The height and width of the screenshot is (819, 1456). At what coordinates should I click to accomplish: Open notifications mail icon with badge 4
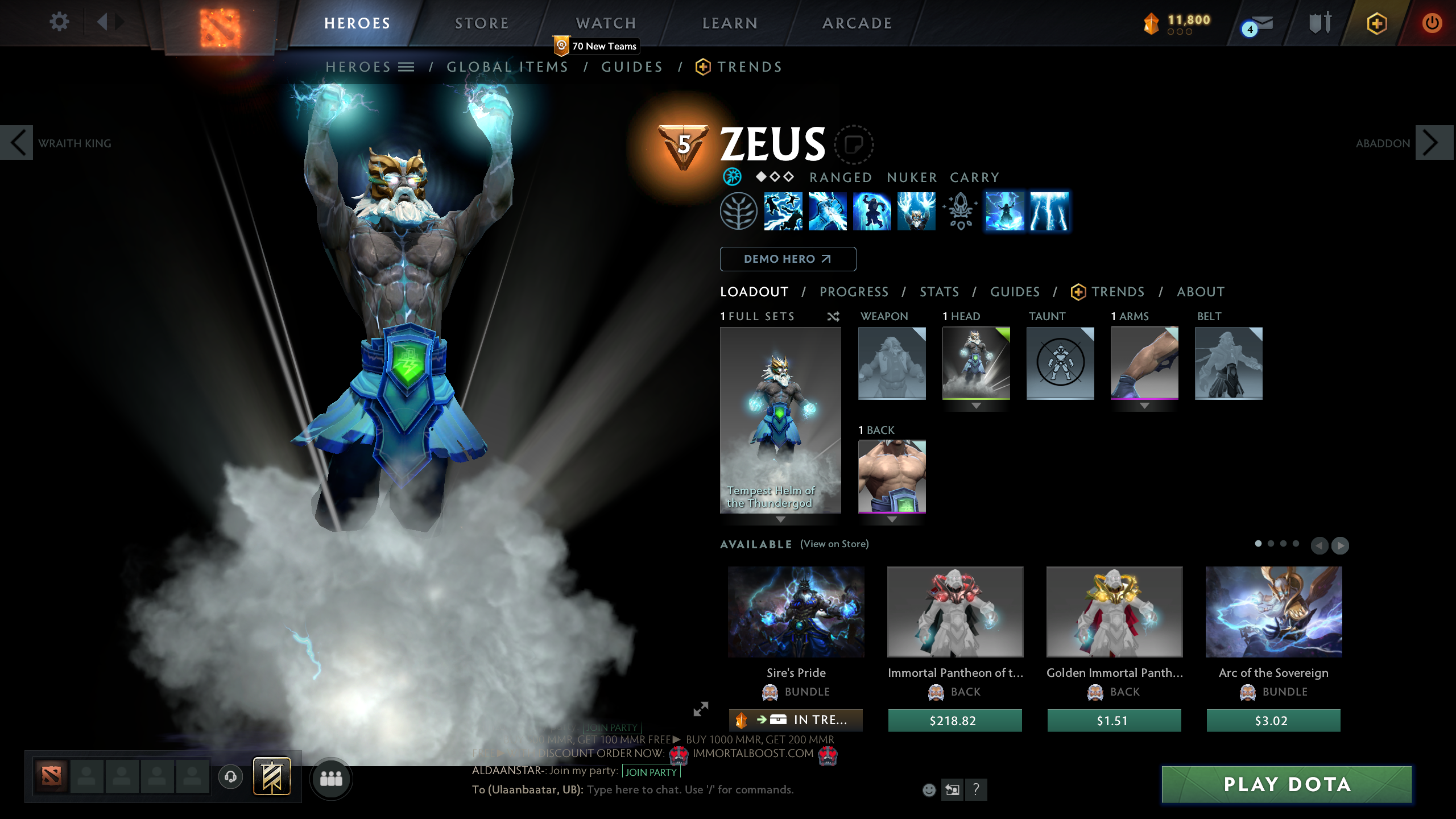pyautogui.click(x=1259, y=24)
